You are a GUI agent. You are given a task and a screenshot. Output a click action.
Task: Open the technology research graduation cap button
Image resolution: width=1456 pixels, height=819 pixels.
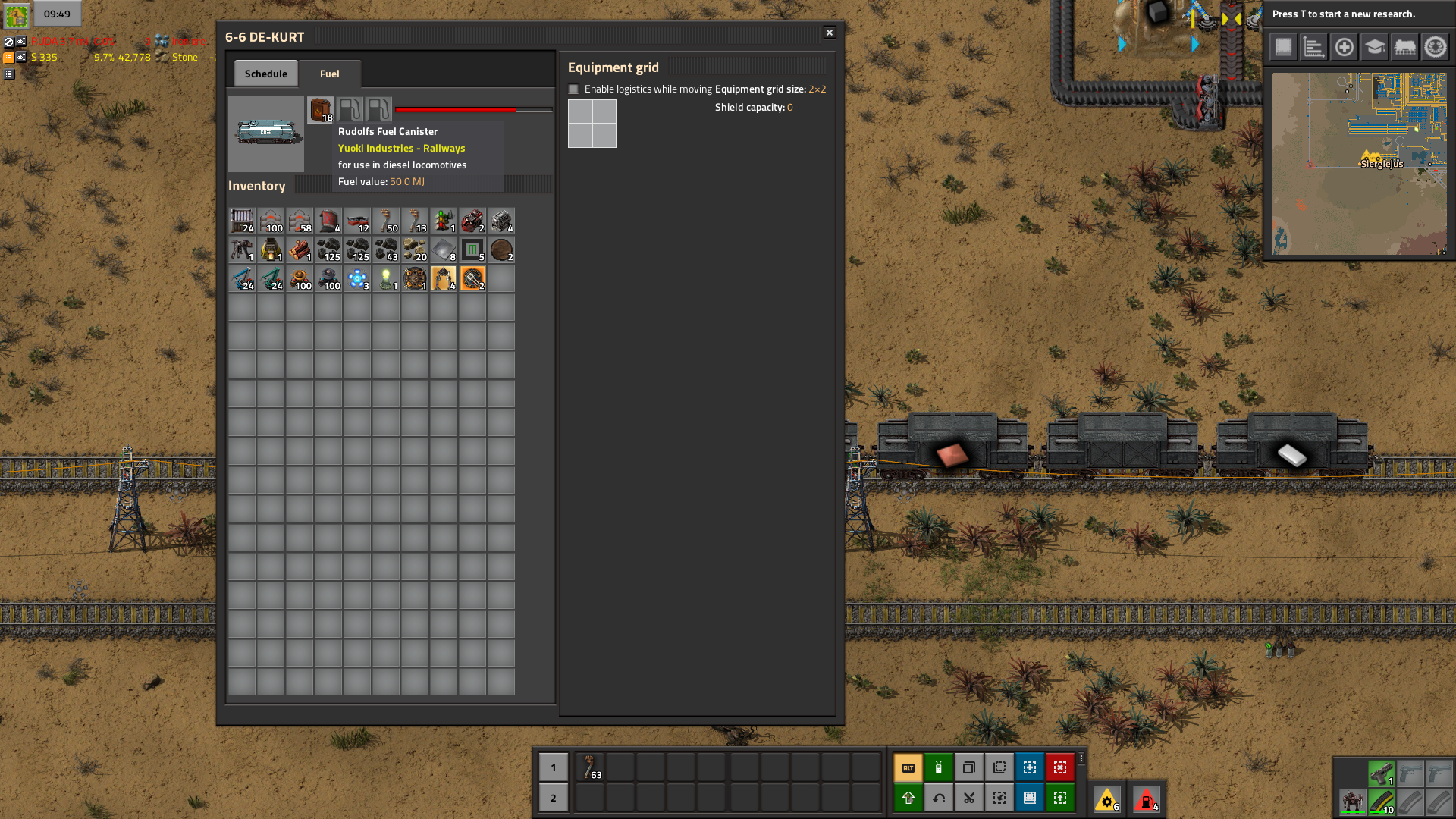pyautogui.click(x=1374, y=47)
